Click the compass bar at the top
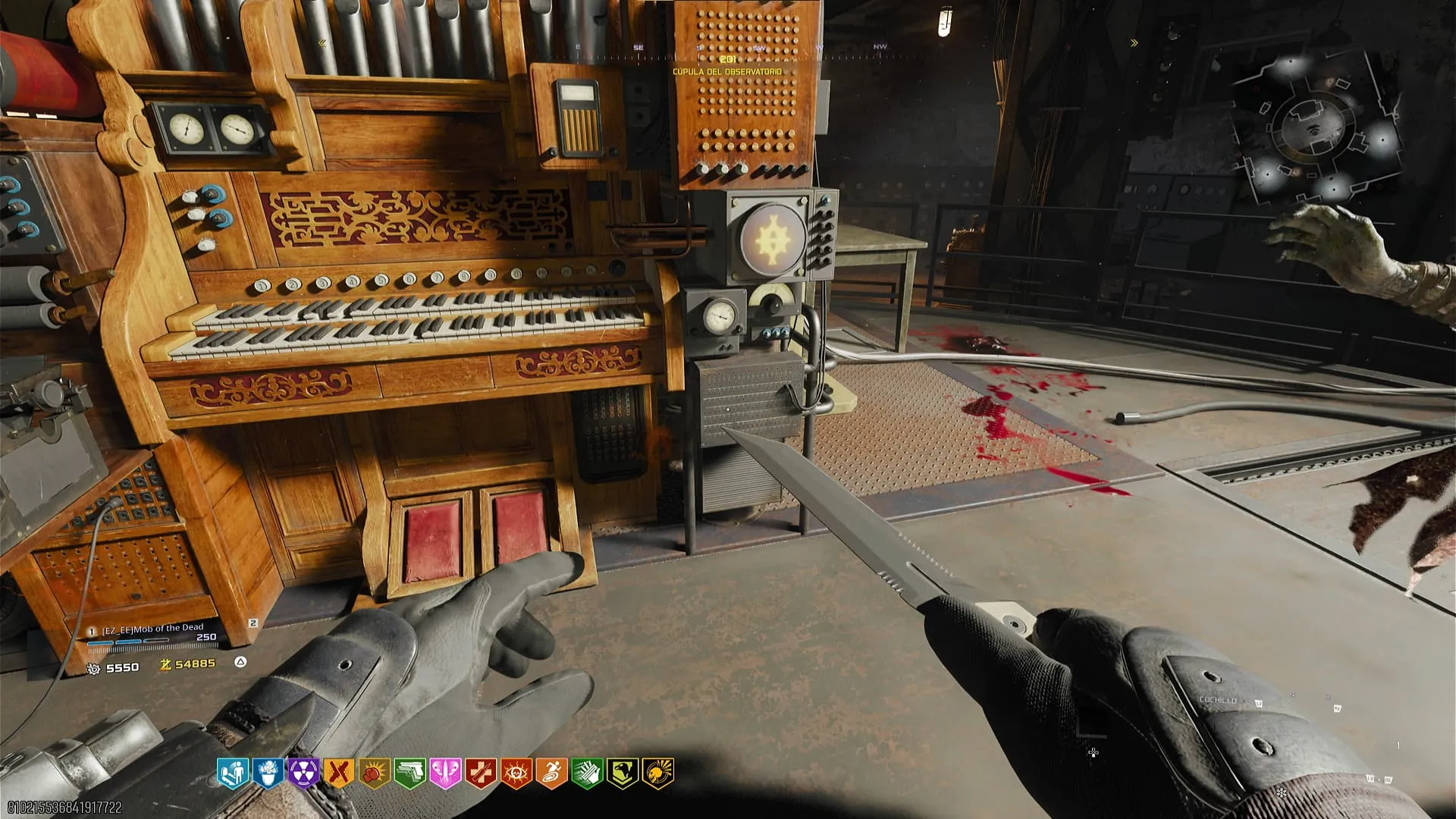 click(728, 51)
